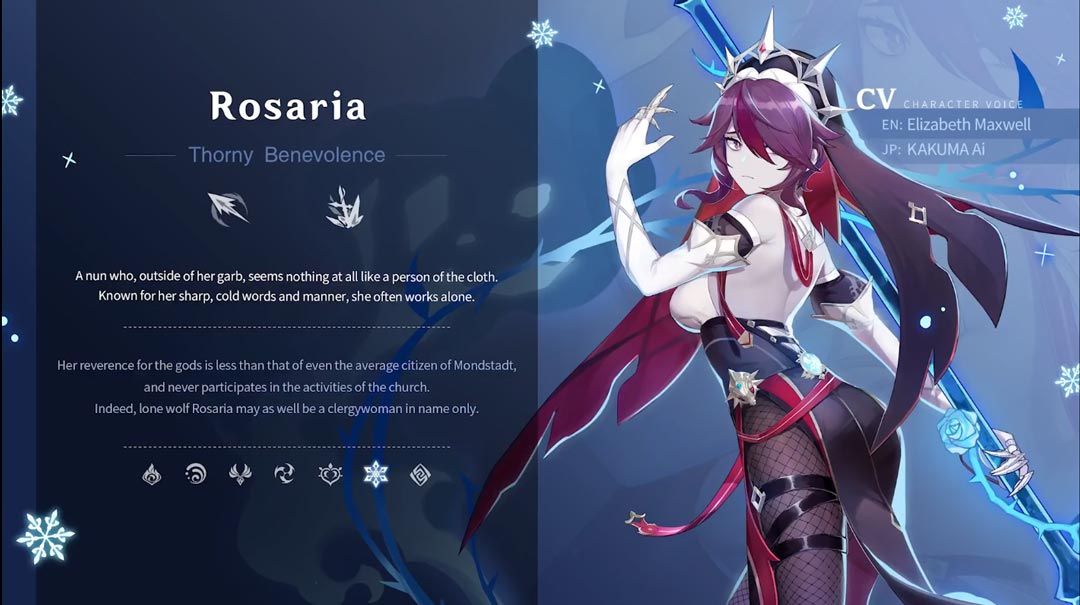Select the Pyro flame element icon

[152, 474]
